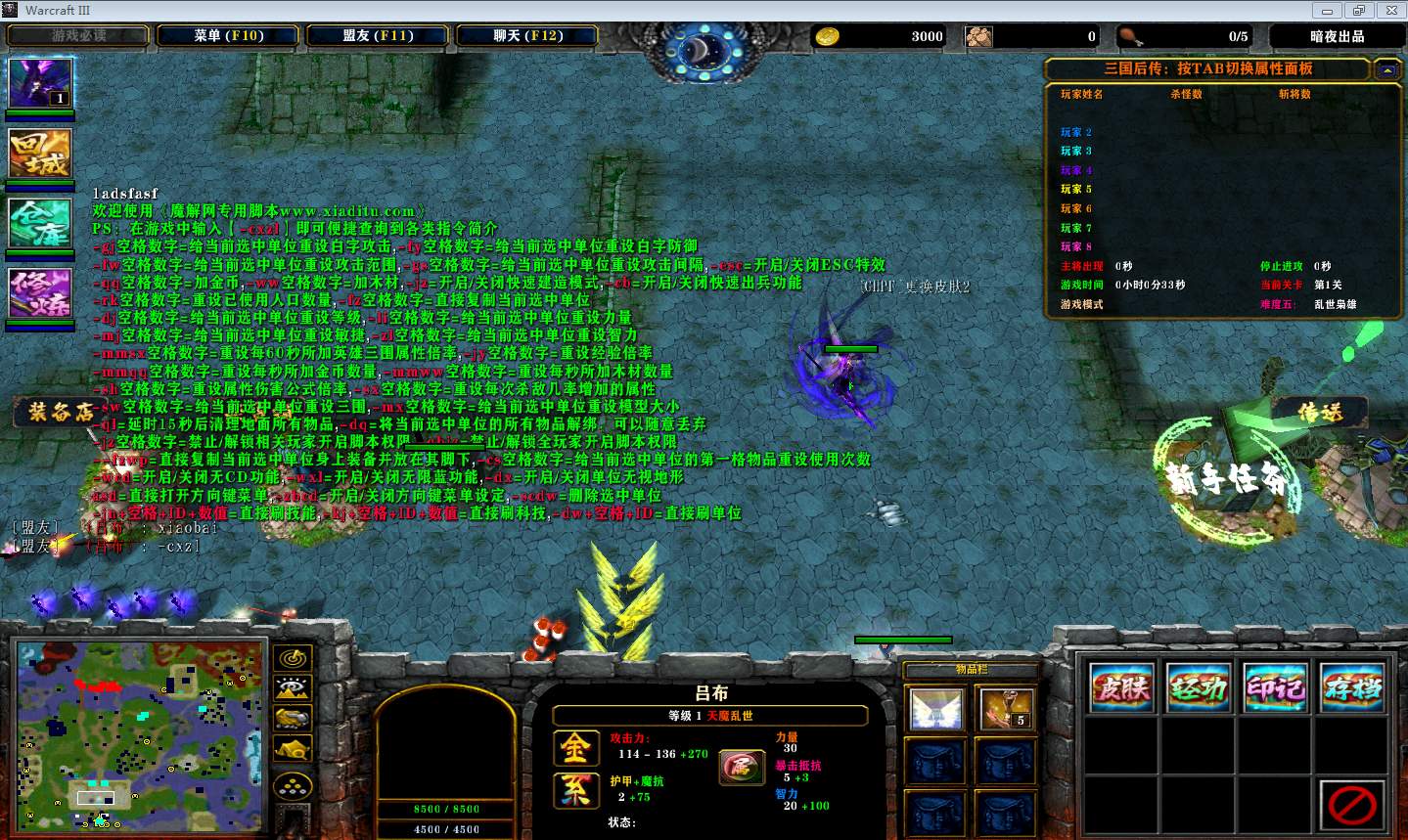Open the 聊天 (F12) chat log
The height and width of the screenshot is (840, 1408).
click(527, 36)
